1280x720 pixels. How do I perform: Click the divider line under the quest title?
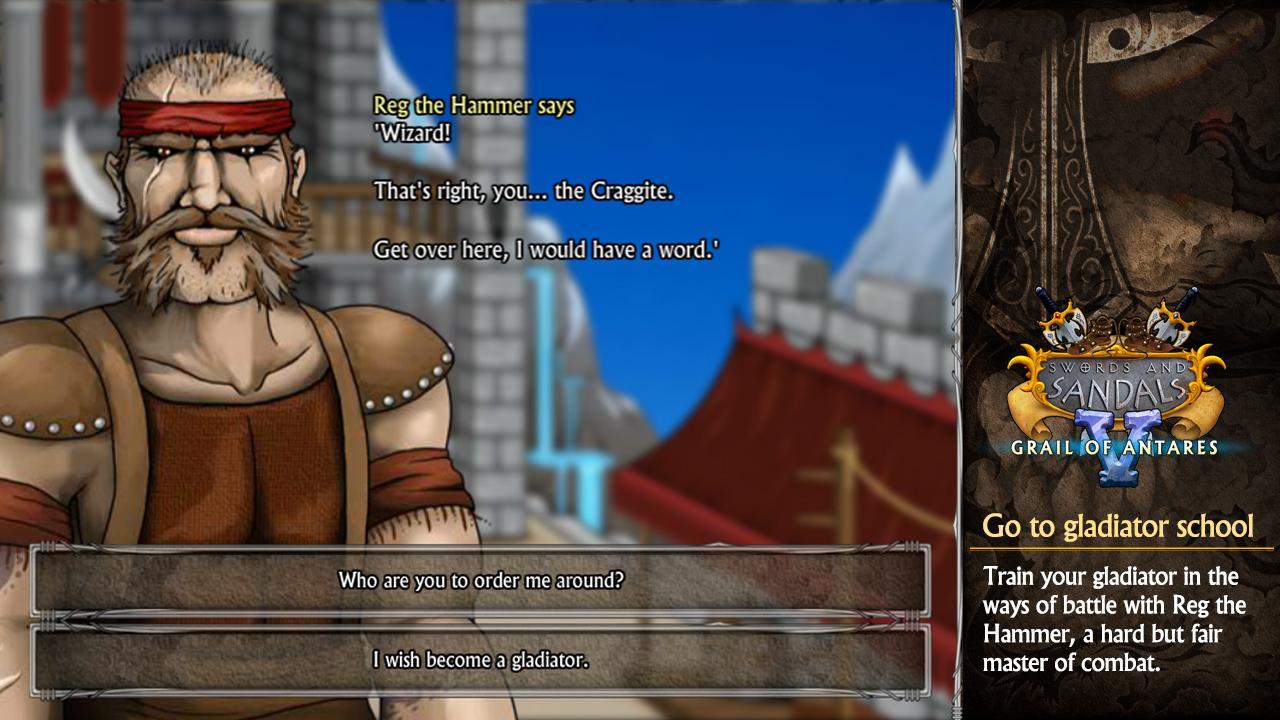point(1118,548)
